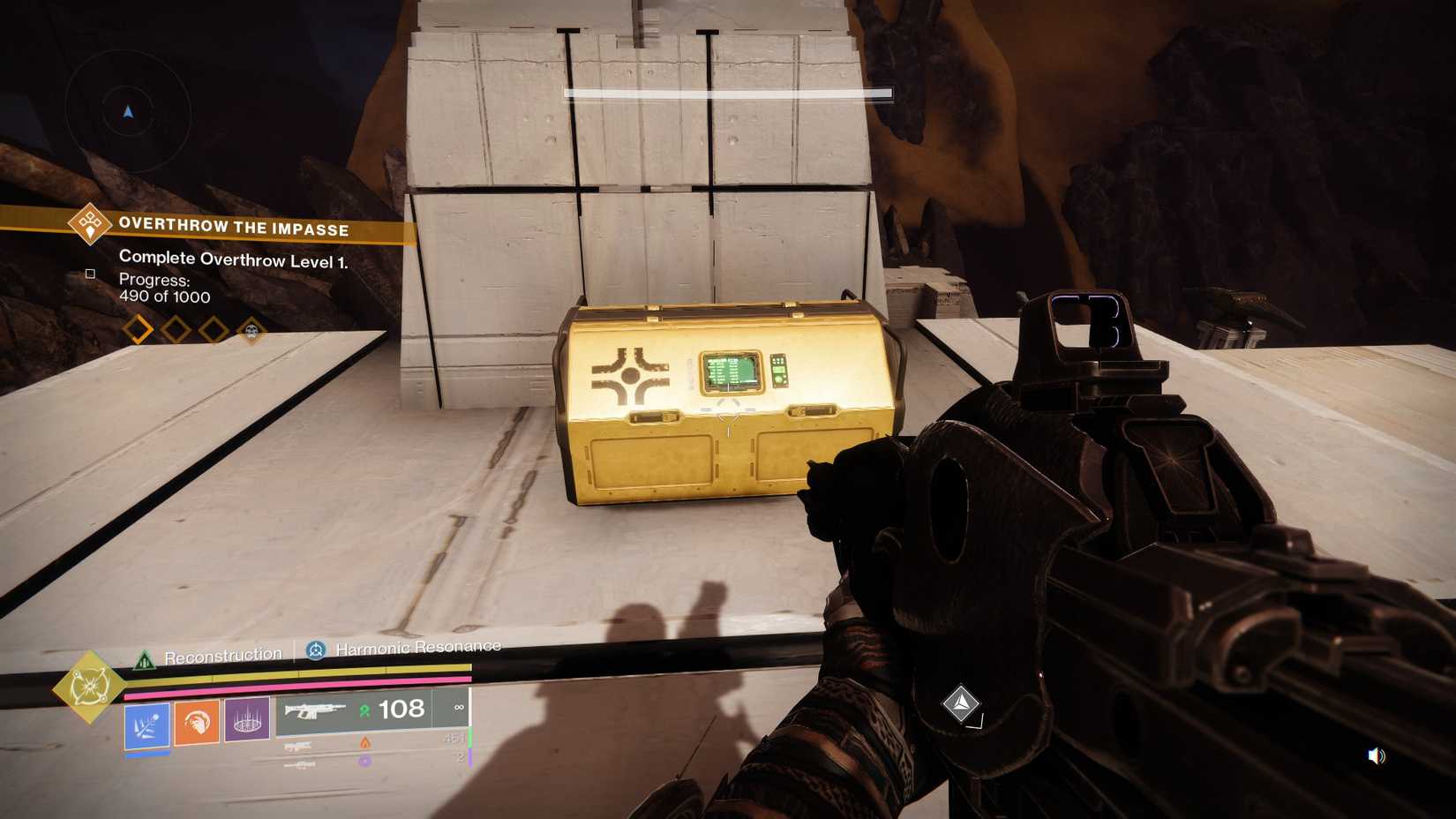The height and width of the screenshot is (819, 1456).
Task: Toggle the speaker icon in bottom right
Action: [1375, 755]
